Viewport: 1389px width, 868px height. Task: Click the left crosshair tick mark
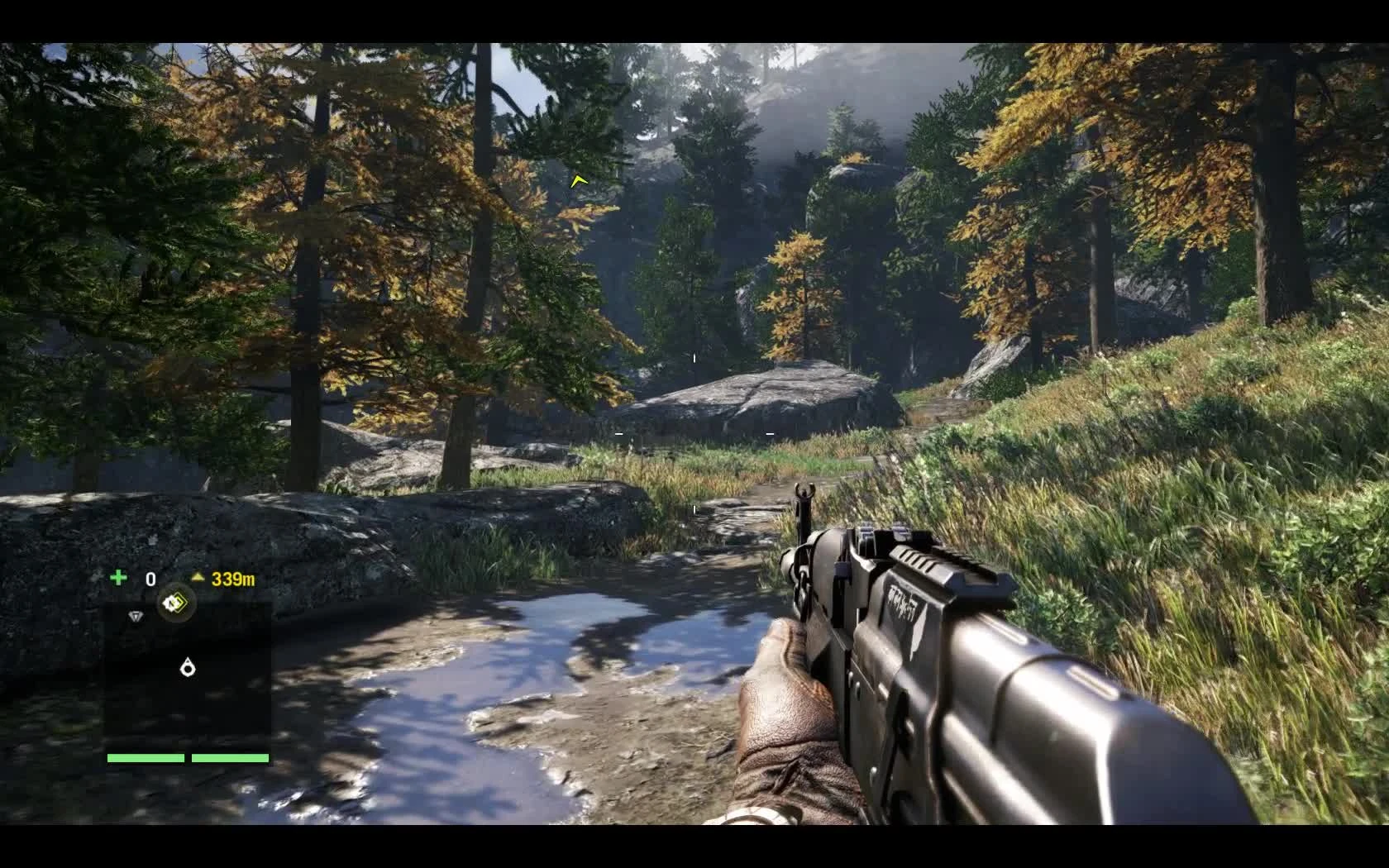[618, 432]
